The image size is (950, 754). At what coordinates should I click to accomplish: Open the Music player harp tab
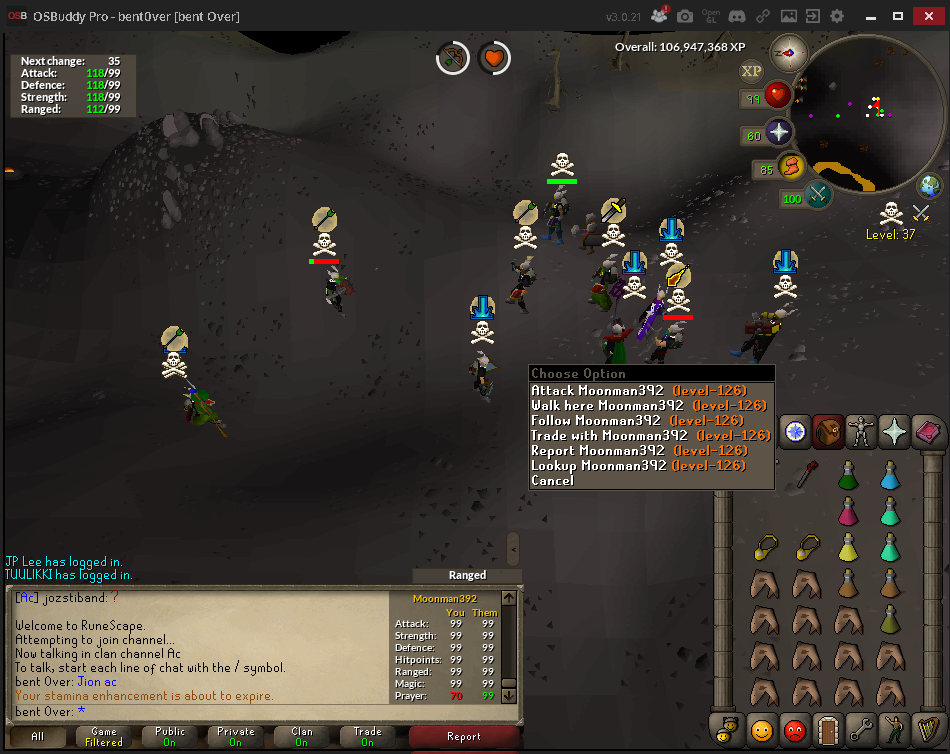click(926, 729)
